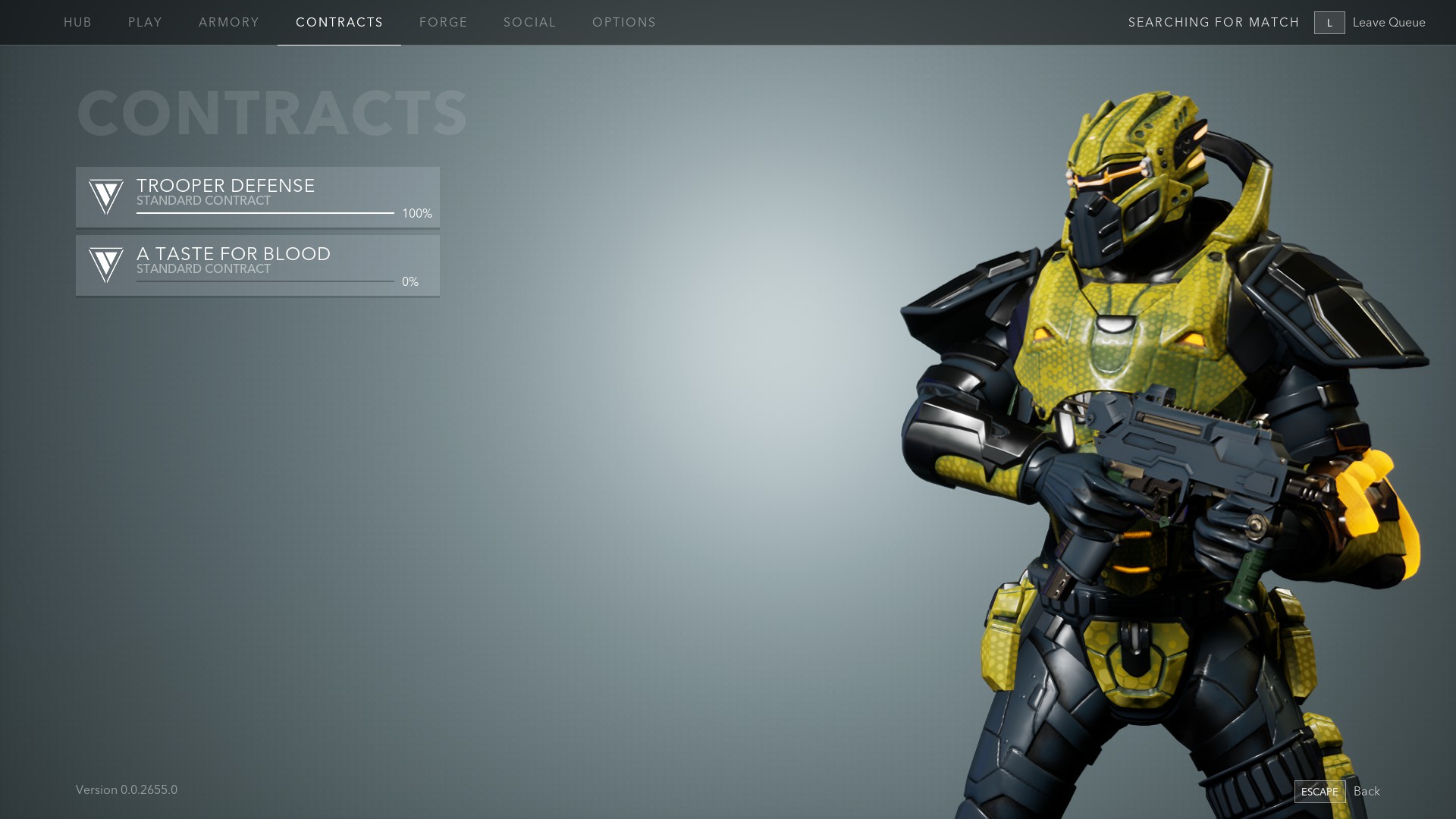Choose the A Taste for Blood contract

pos(258,265)
